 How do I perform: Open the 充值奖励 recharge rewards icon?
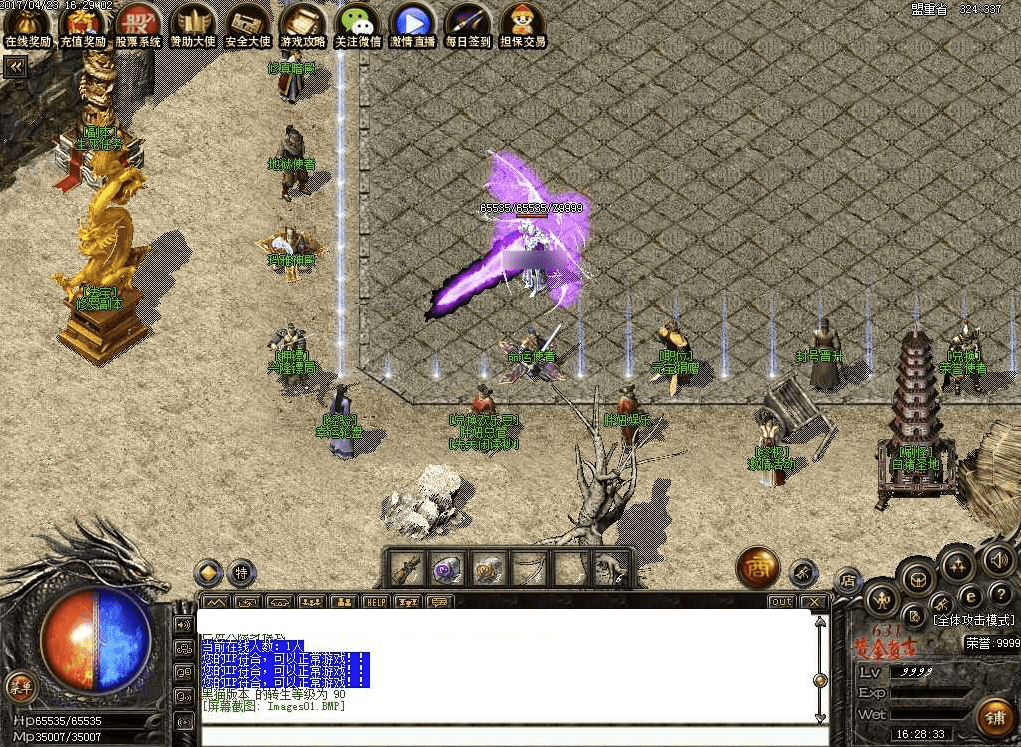pos(82,25)
